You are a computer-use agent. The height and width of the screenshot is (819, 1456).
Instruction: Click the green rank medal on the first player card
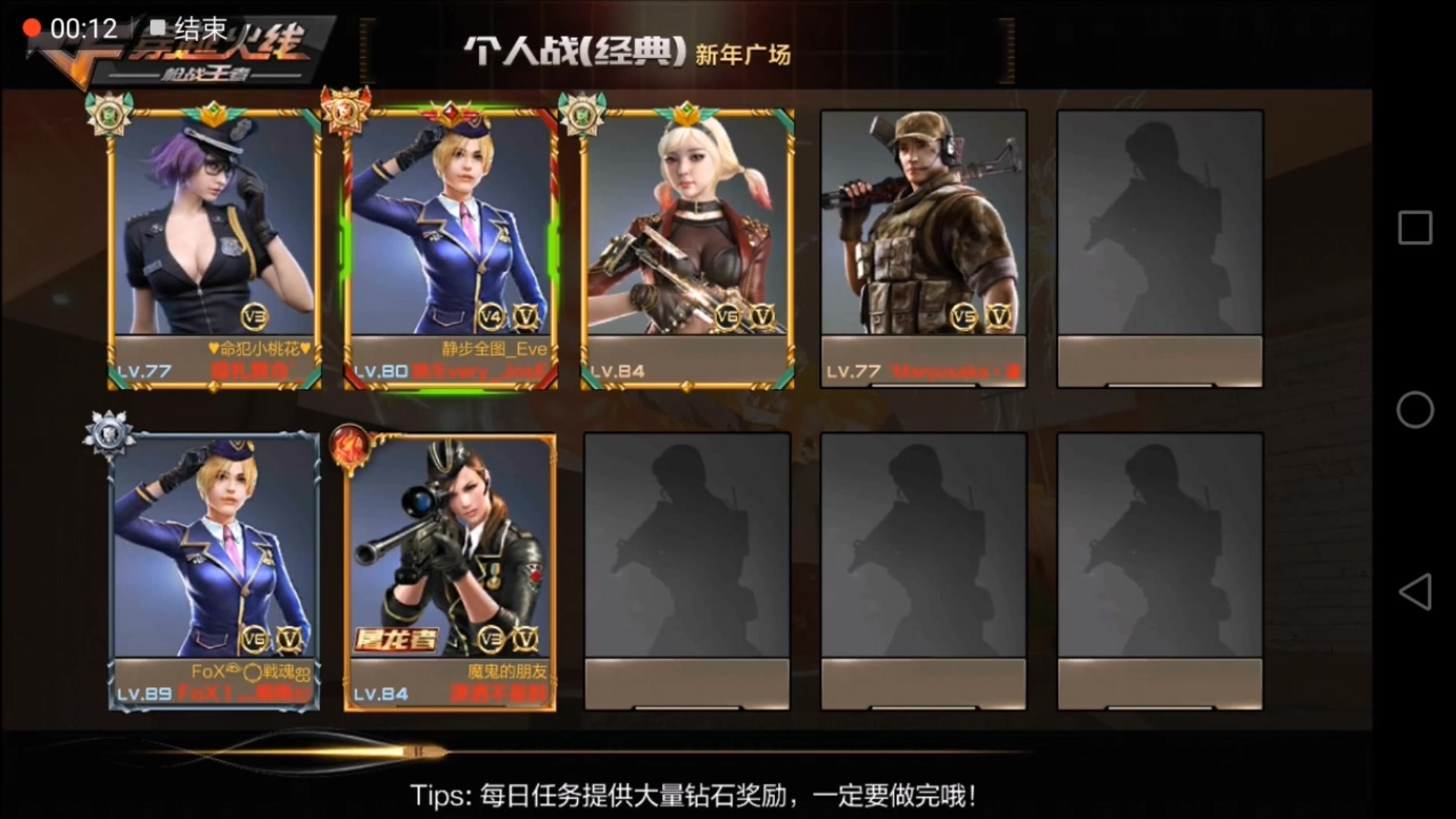(x=108, y=114)
